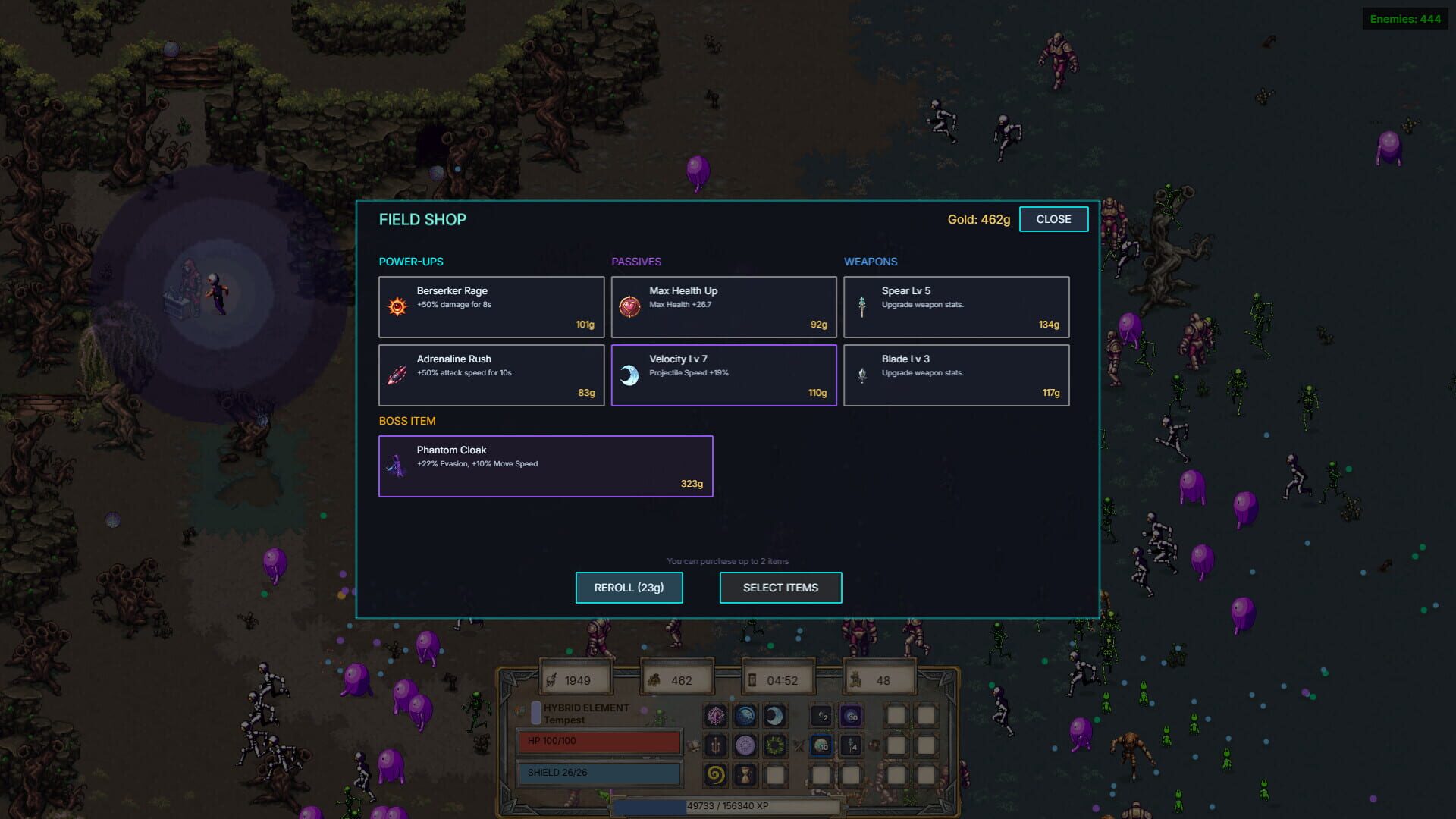The image size is (1456, 819).
Task: Click the Velocity crescent moon icon
Action: pos(629,375)
